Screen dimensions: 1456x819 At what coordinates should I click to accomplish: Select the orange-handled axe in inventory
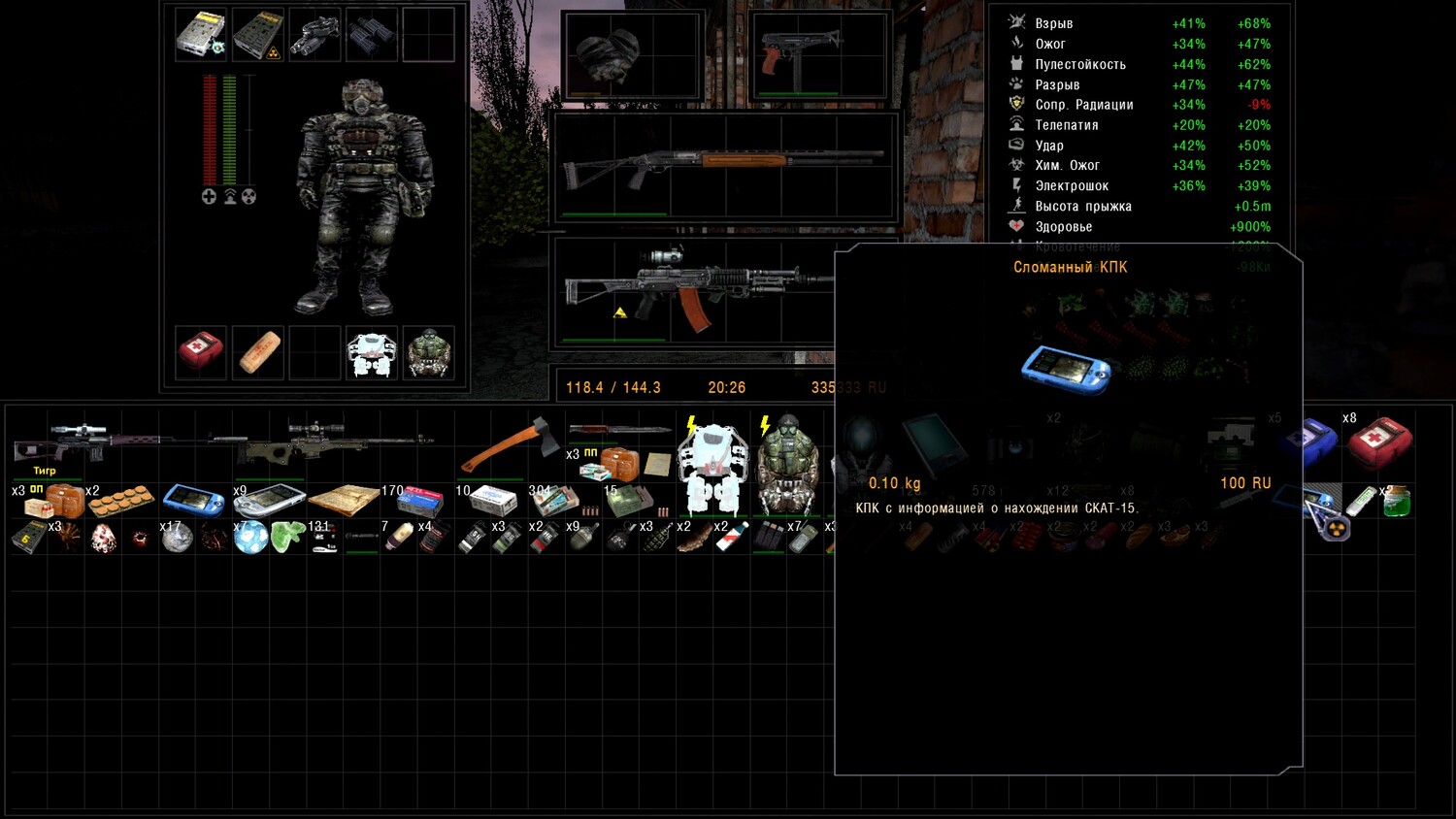pos(508,444)
